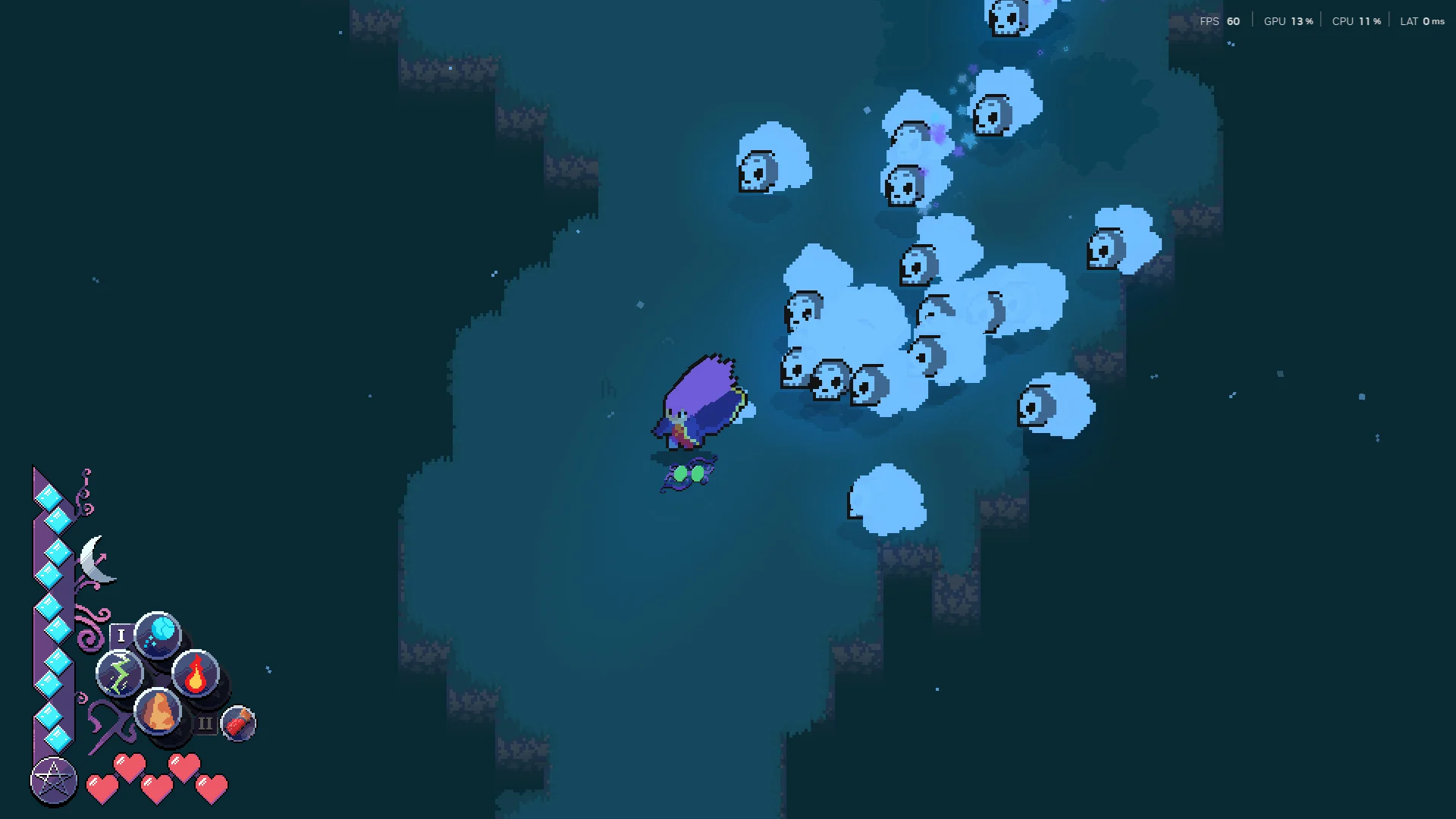Select the green lightning spell icon
This screenshot has height=819, width=1456.
[x=120, y=673]
